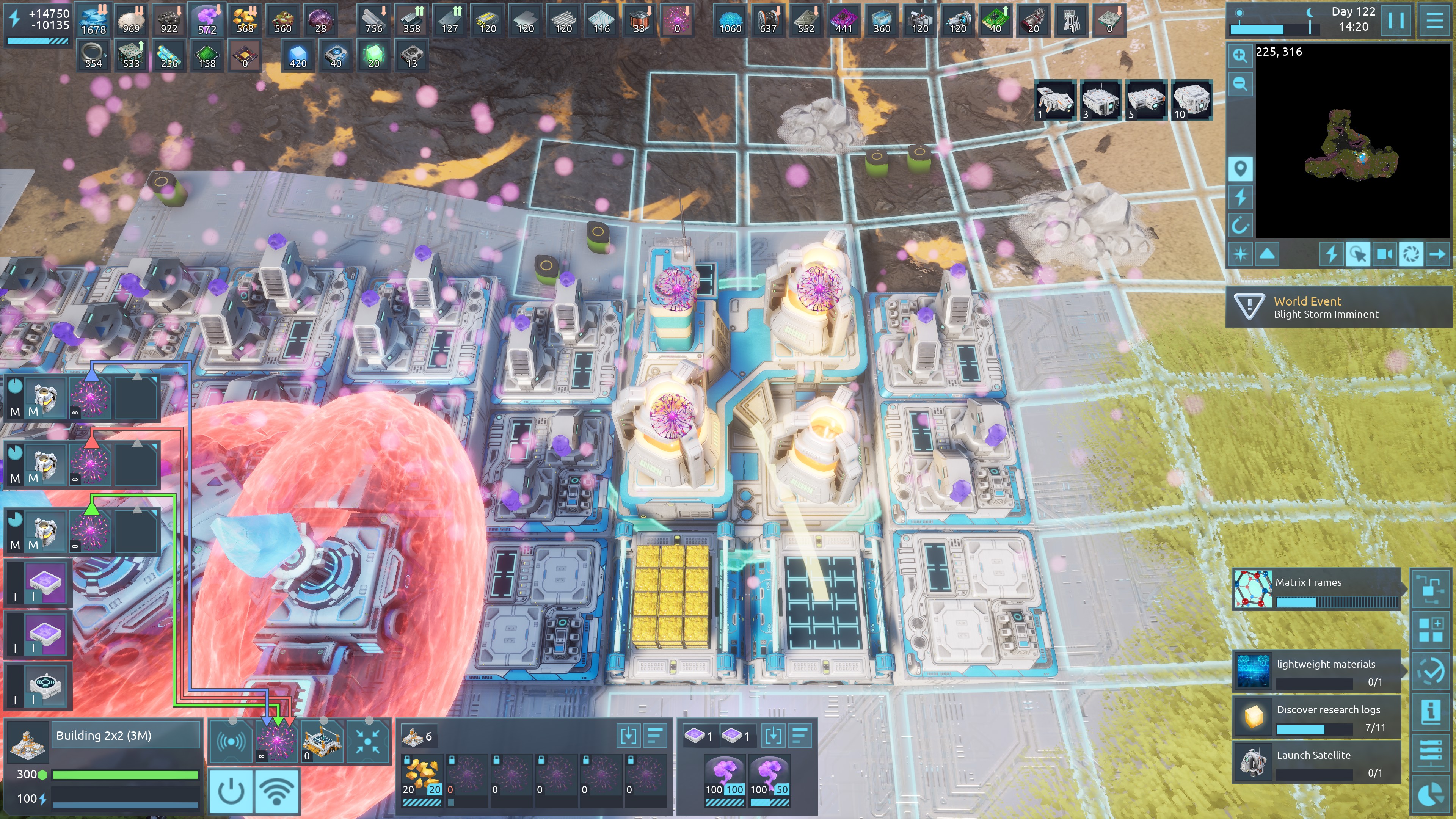Choose the 10-unit build group icon

(x=1191, y=100)
